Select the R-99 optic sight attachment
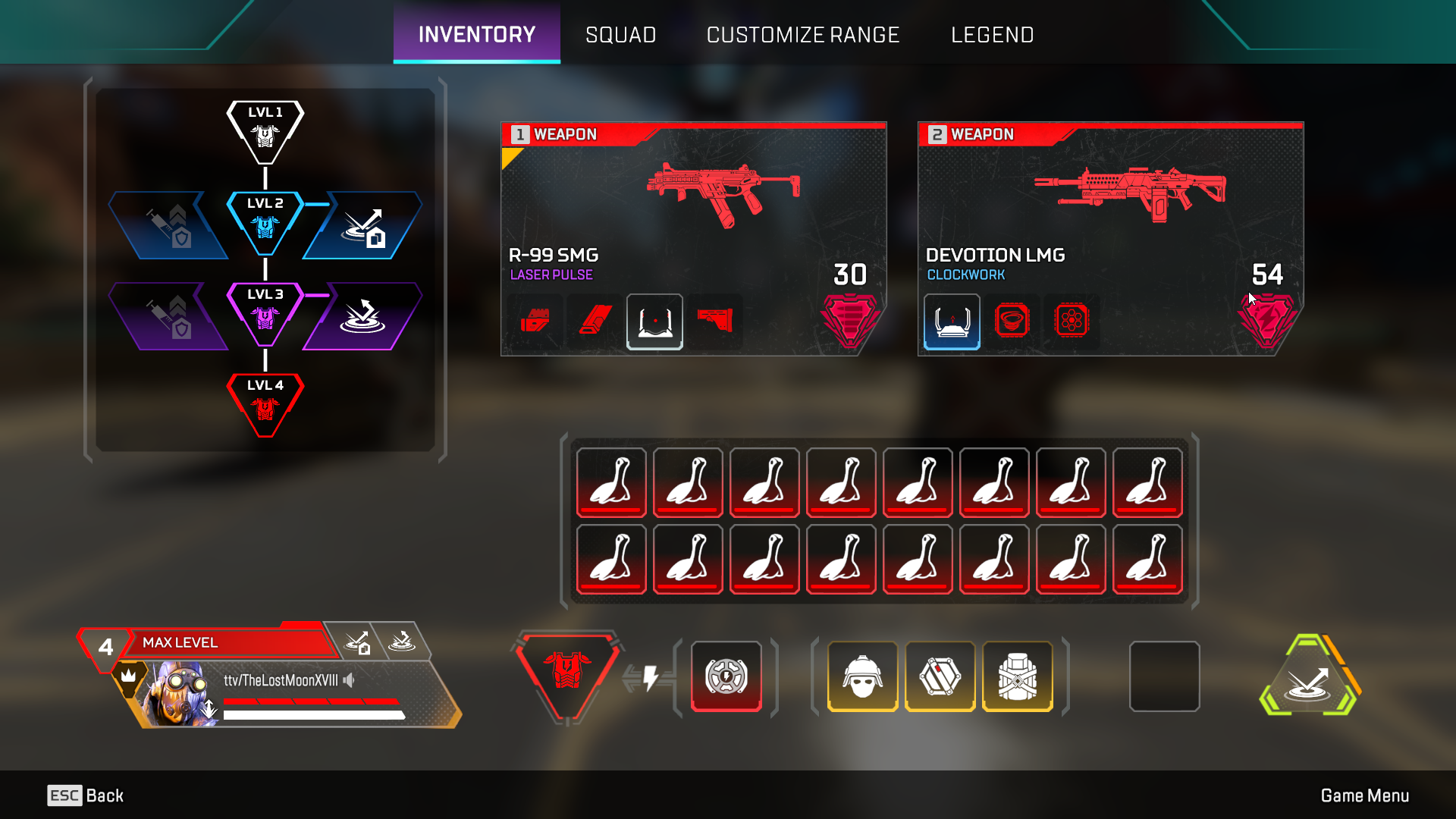The image size is (1456, 819). pyautogui.click(x=654, y=322)
